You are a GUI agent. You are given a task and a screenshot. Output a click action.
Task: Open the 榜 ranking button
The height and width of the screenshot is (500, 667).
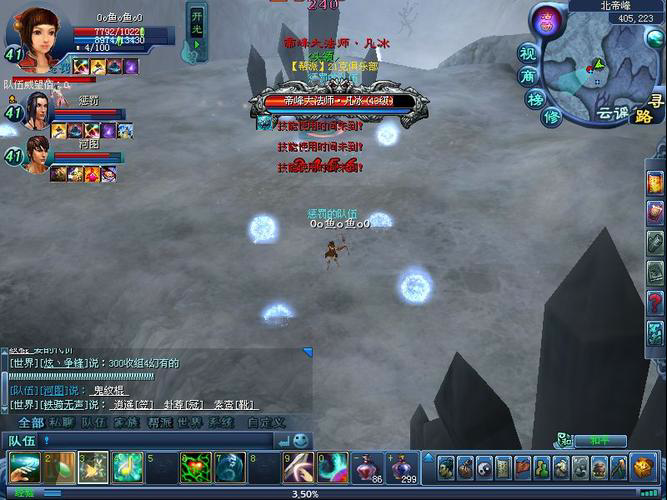537,99
